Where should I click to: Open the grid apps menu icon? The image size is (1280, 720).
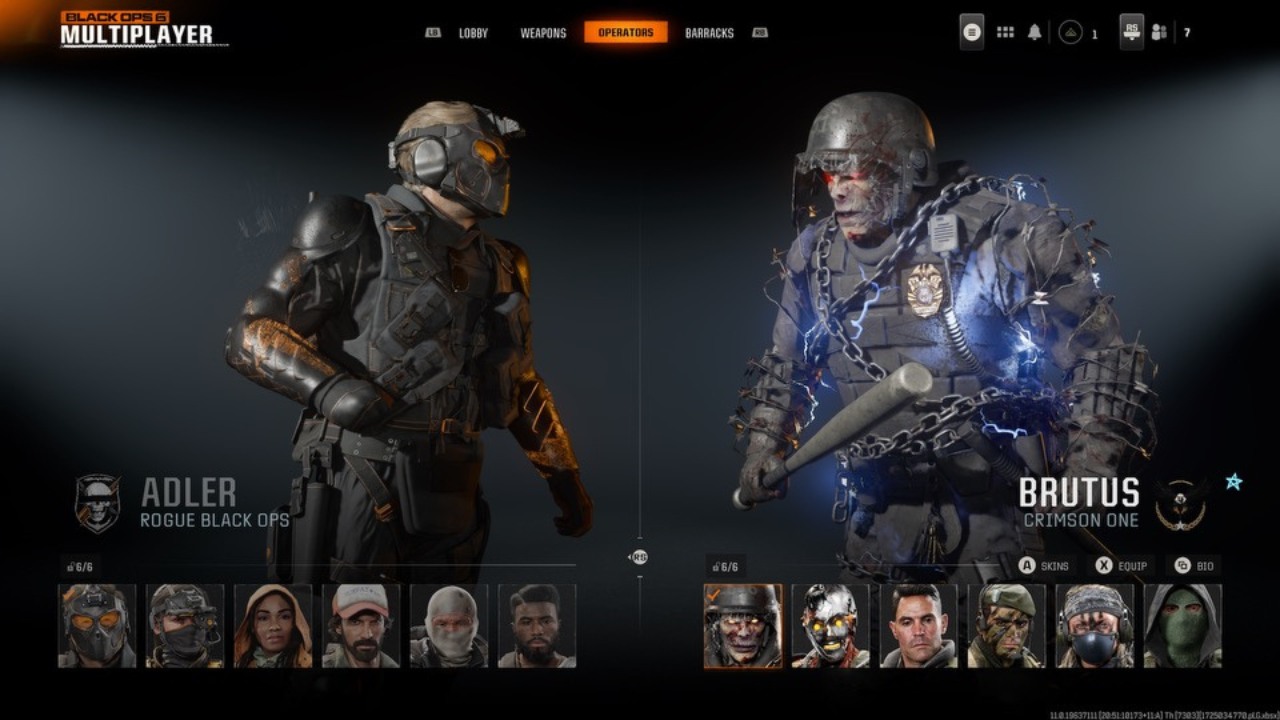click(1004, 32)
